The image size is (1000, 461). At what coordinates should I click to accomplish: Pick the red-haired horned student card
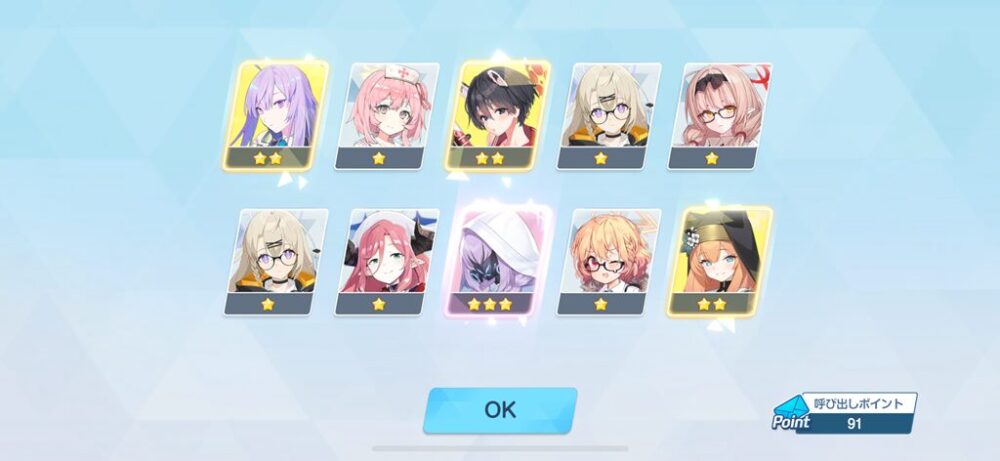(387, 260)
